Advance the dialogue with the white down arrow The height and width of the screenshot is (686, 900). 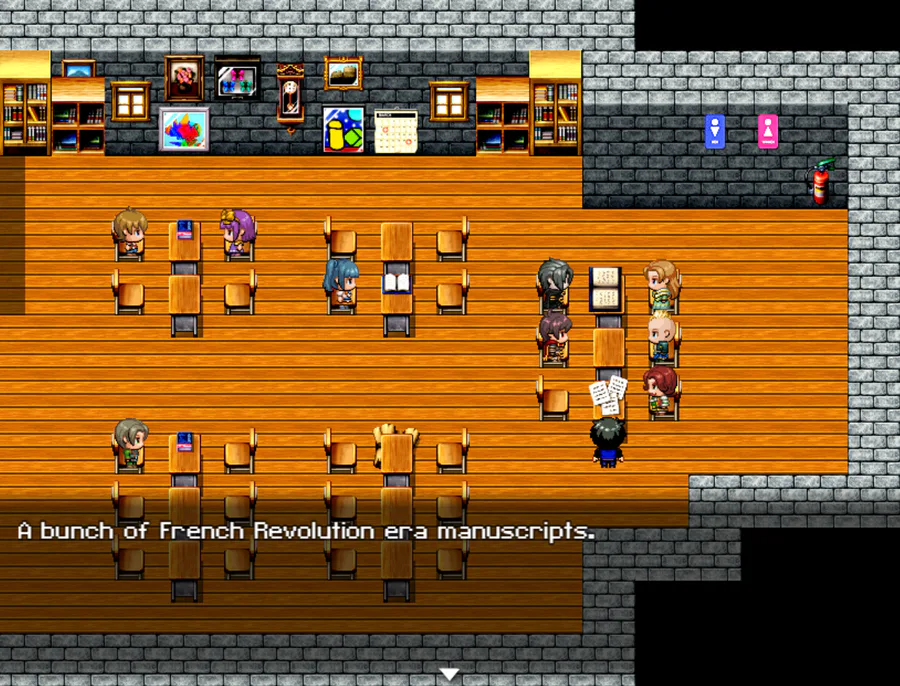pos(450,675)
